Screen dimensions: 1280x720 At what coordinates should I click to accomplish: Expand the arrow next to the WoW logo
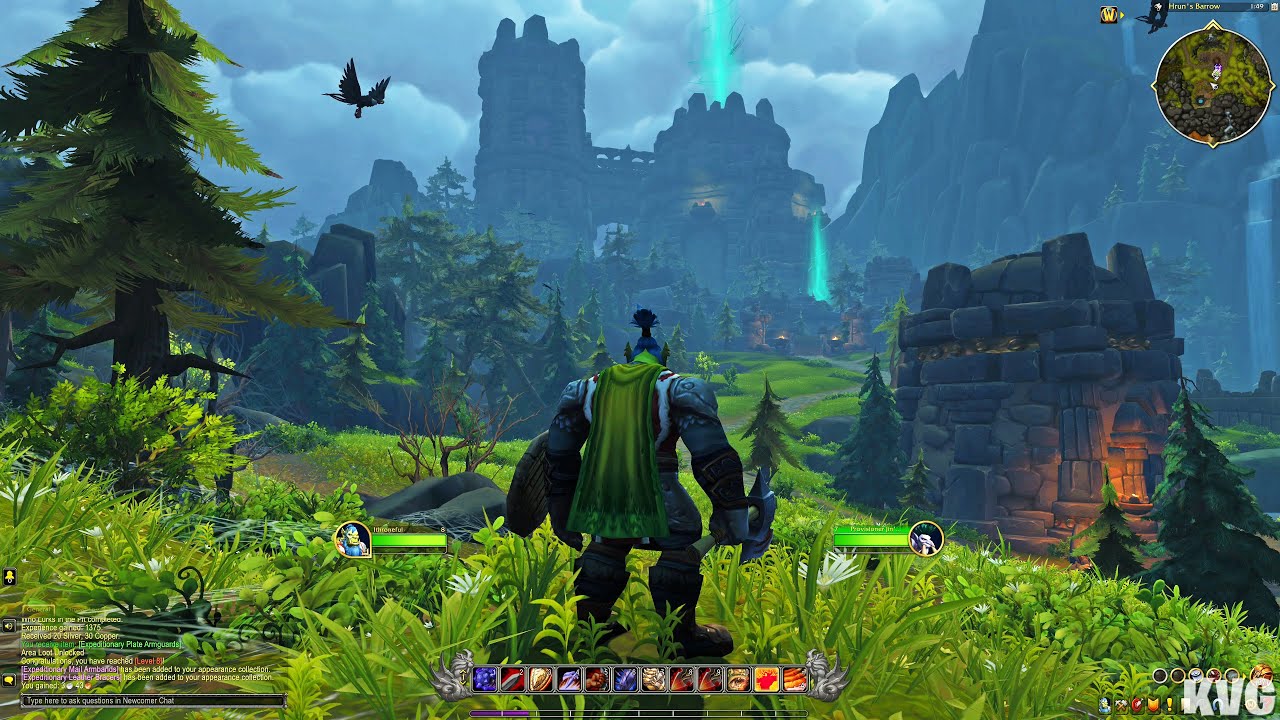(1122, 15)
